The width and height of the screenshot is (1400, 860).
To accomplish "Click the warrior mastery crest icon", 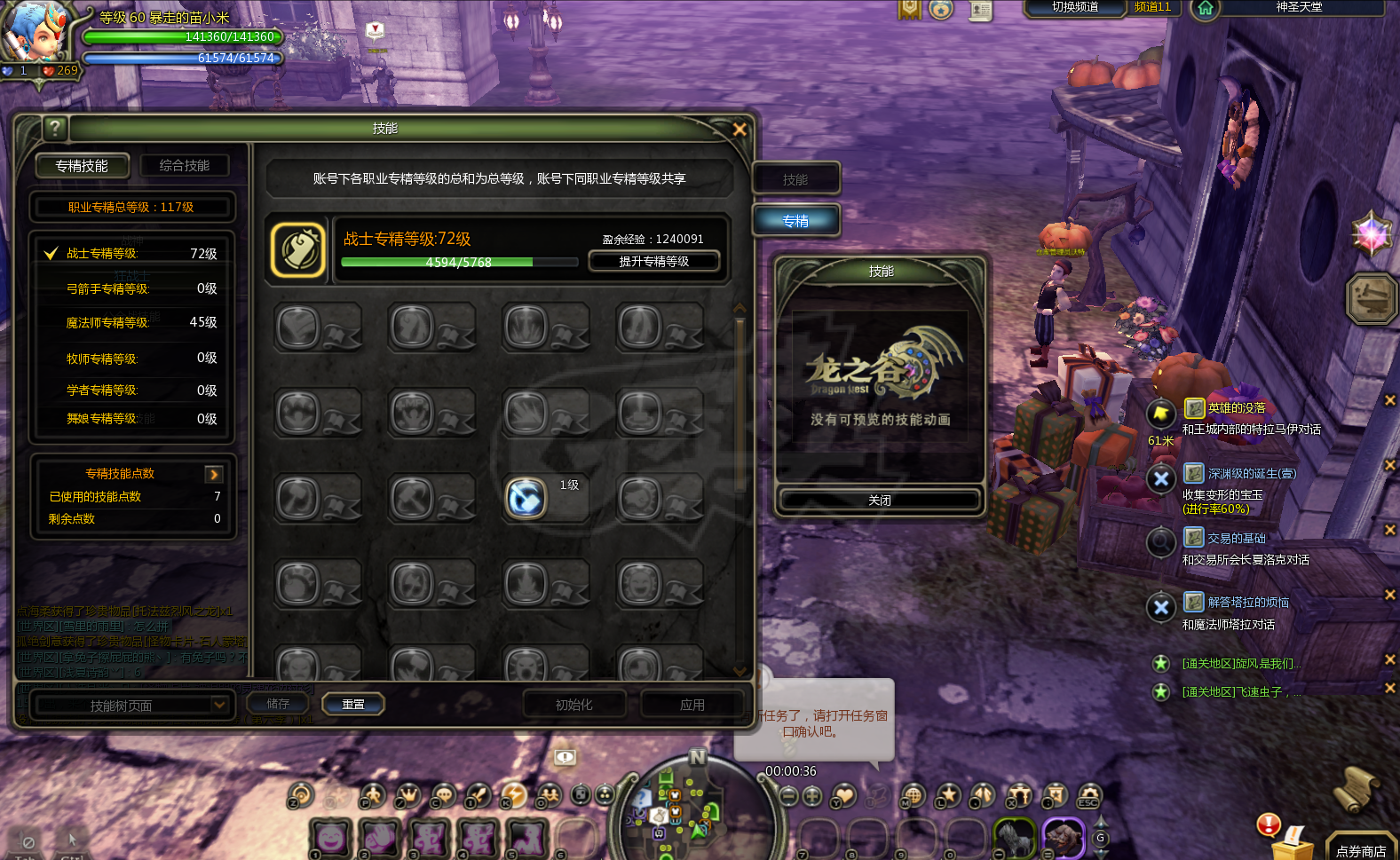I will 298,249.
